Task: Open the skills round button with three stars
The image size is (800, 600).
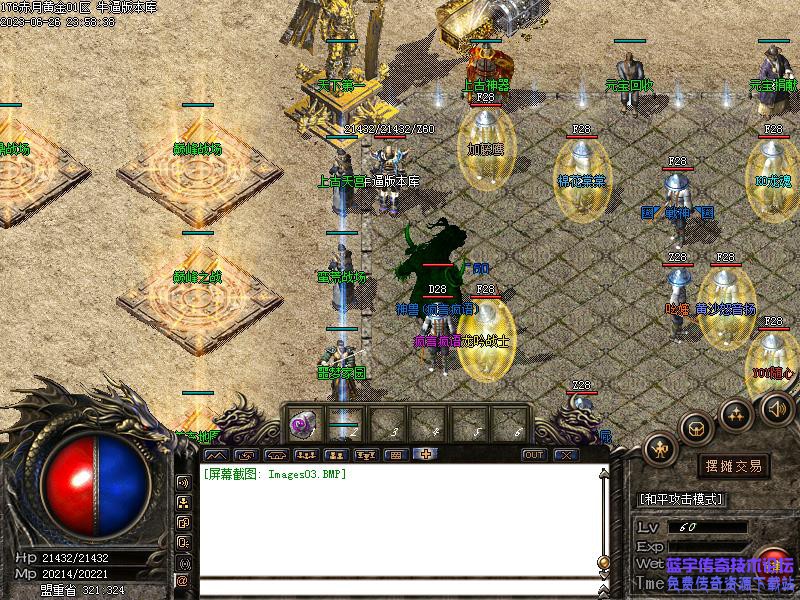Action: (737, 412)
